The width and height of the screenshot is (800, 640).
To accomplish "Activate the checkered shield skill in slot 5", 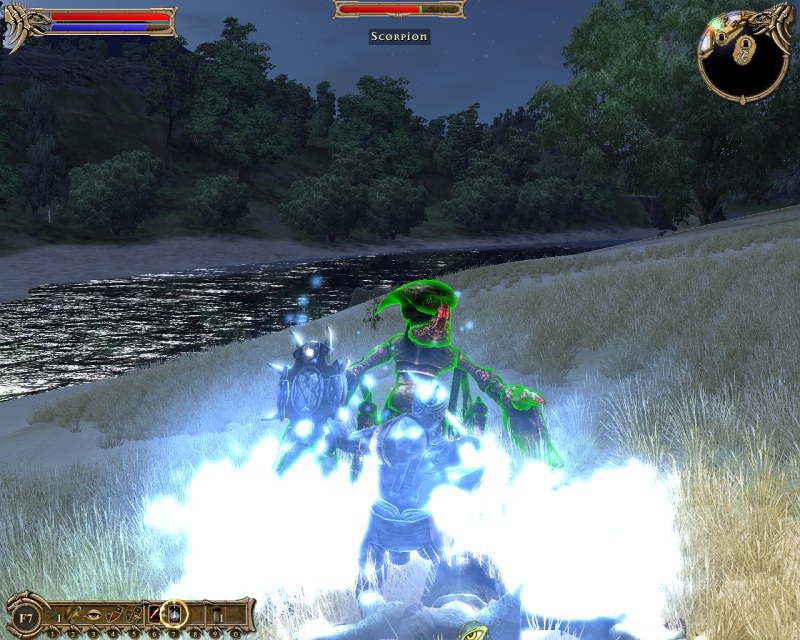I will click(x=134, y=612).
